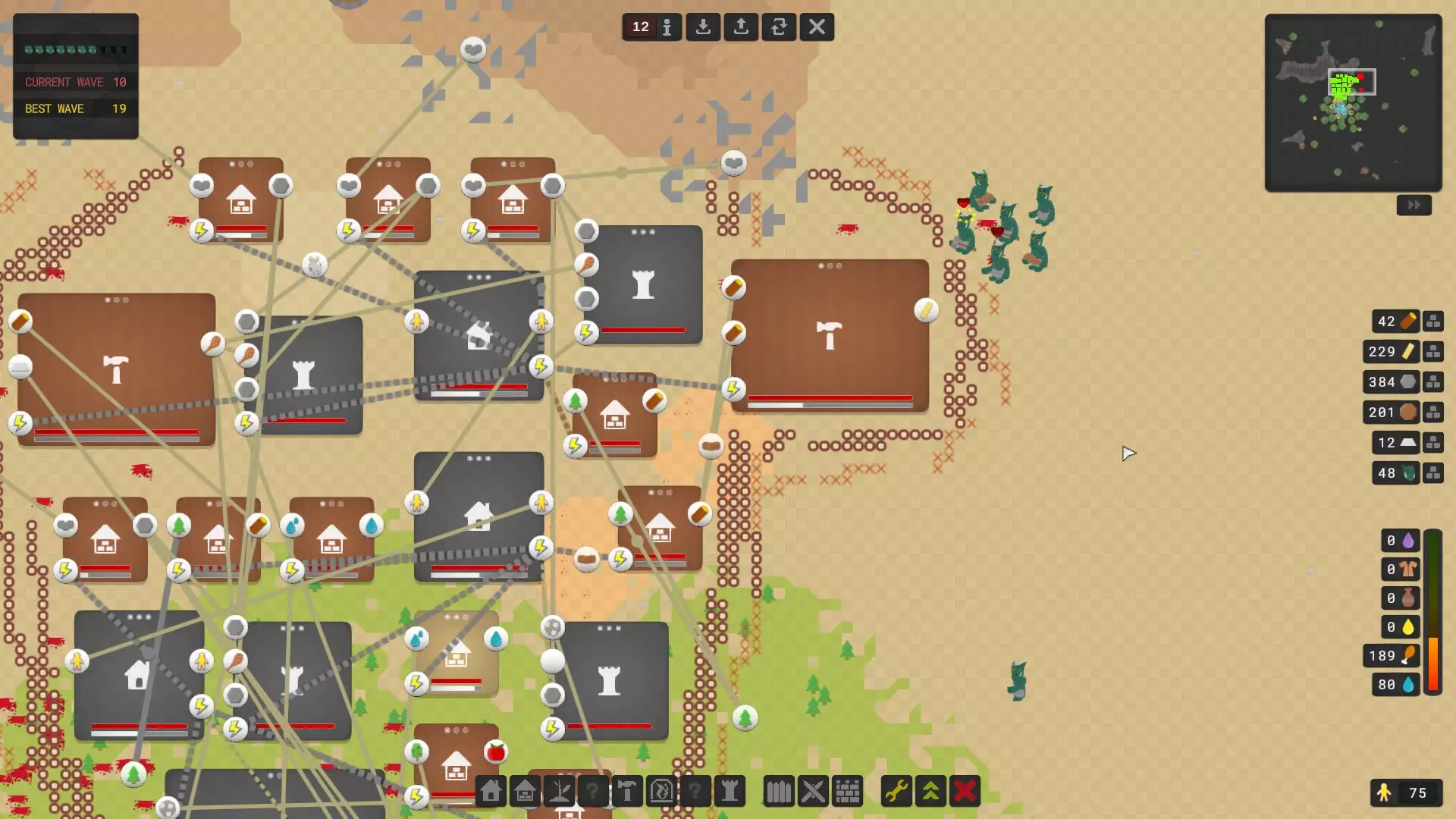Activate the red X demolish tool

pyautogui.click(x=965, y=792)
